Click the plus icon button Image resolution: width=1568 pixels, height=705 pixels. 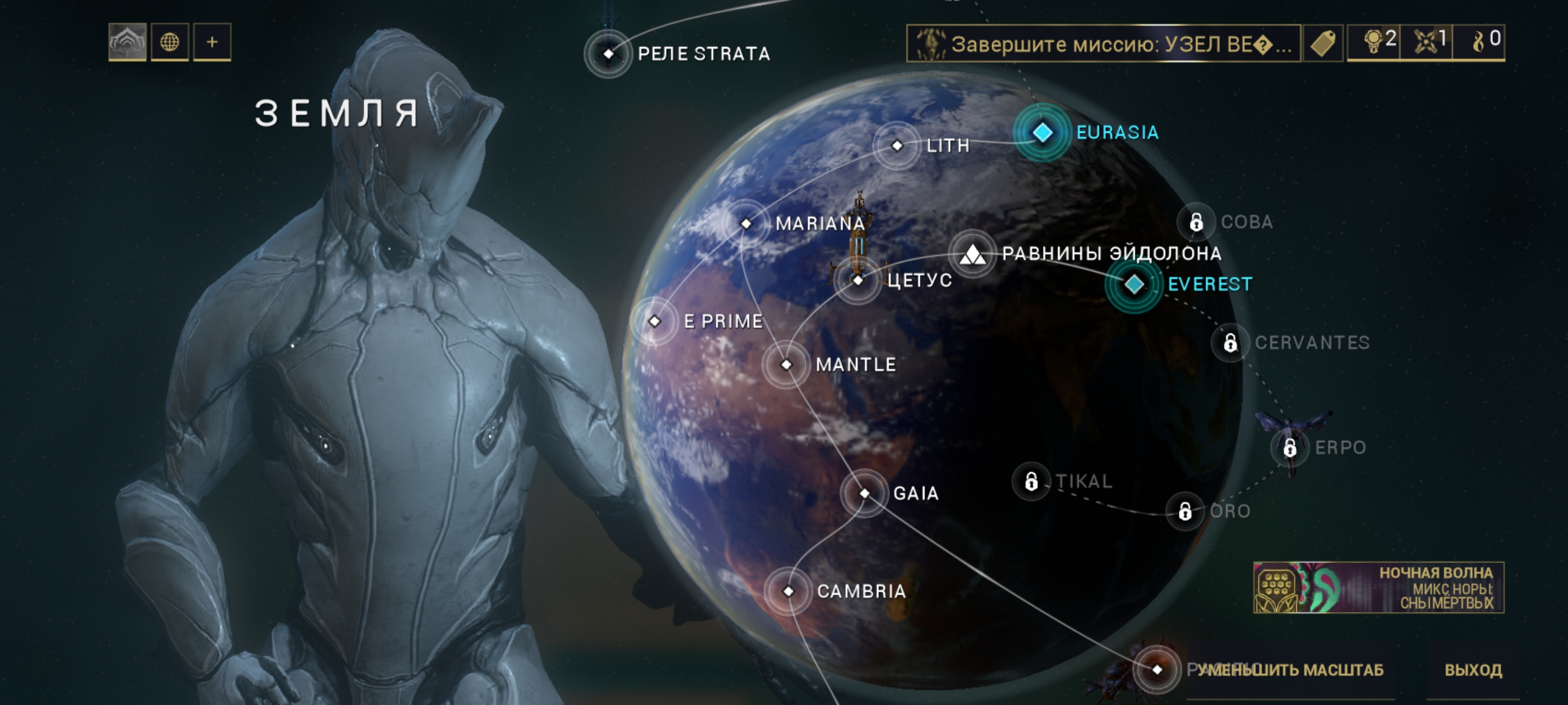coord(212,42)
